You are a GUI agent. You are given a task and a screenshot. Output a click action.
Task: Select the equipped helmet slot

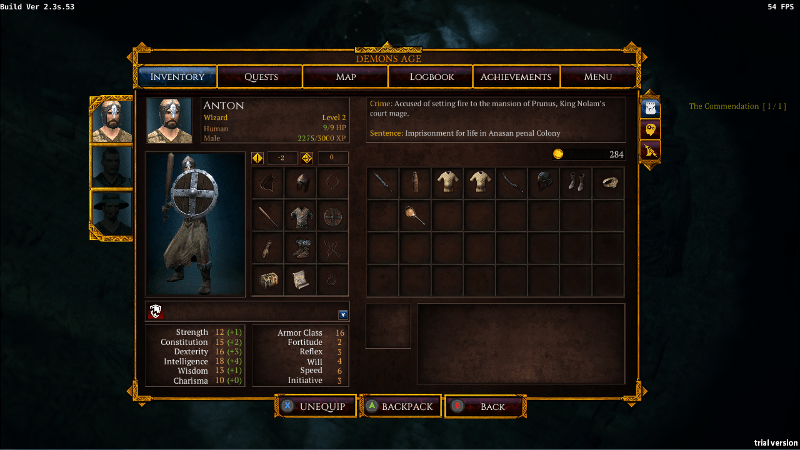tap(300, 183)
